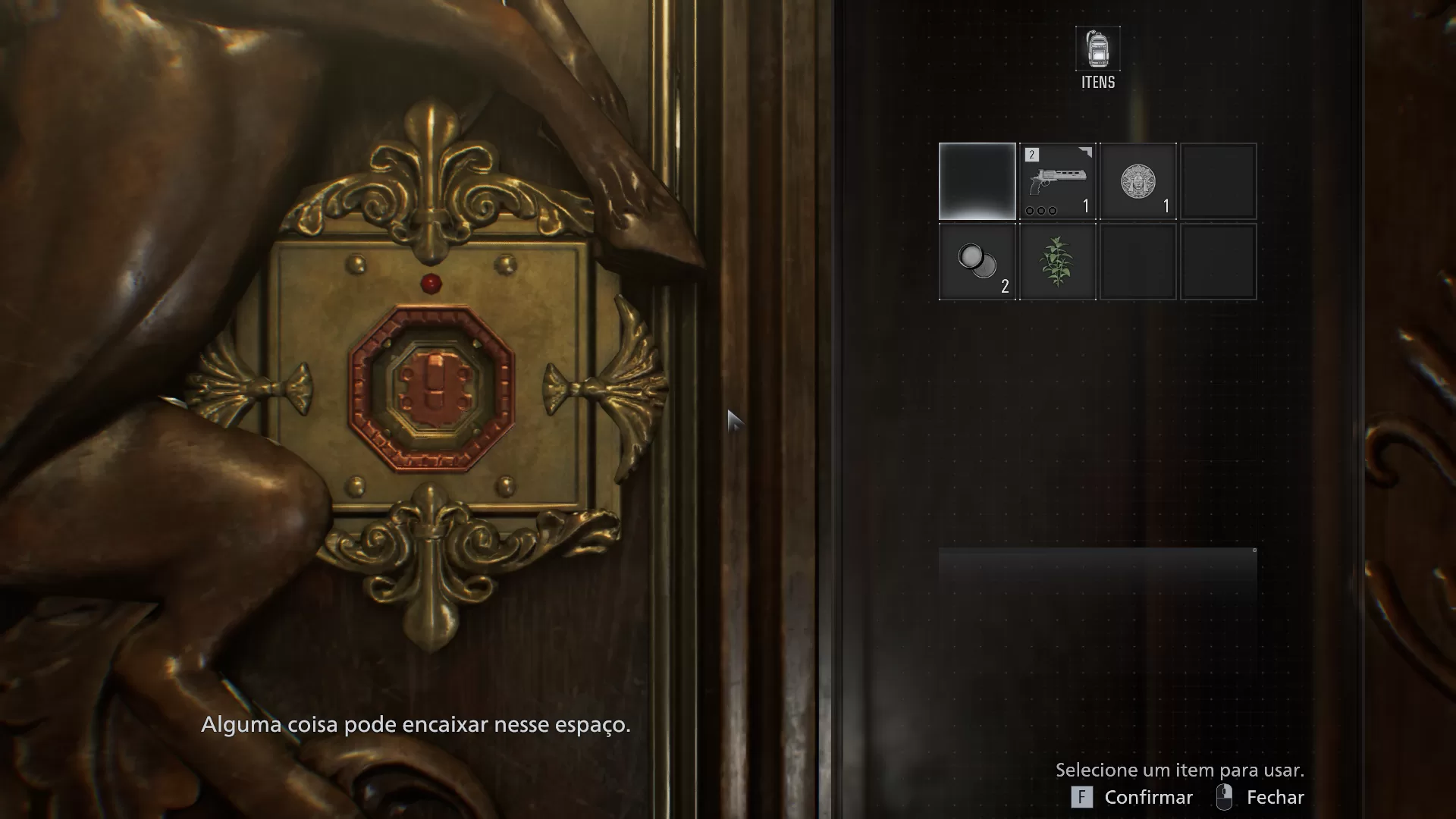Choose Fechar to close the inventory

[x=1276, y=797]
